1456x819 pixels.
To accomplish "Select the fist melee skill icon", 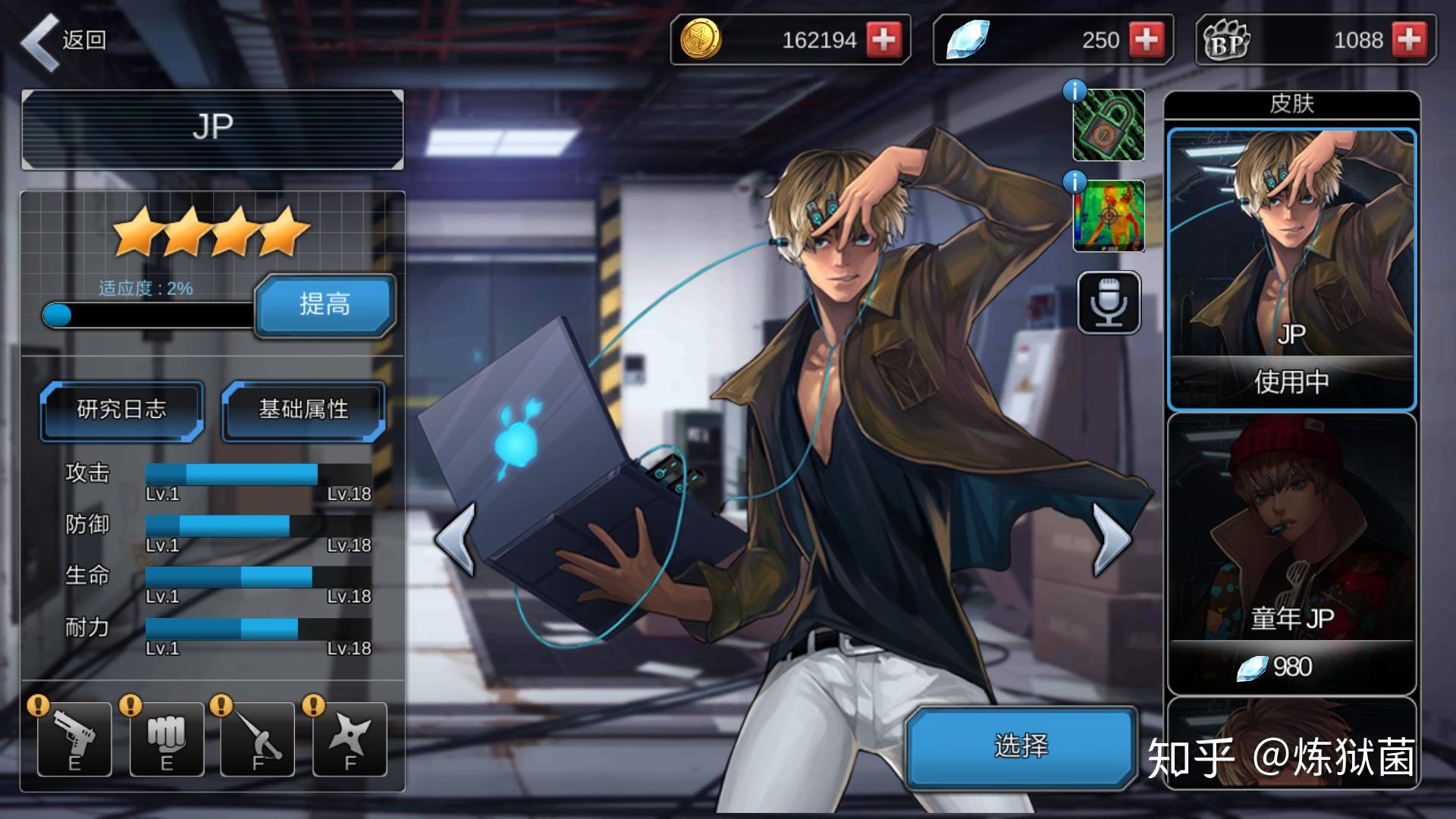I will click(x=166, y=739).
